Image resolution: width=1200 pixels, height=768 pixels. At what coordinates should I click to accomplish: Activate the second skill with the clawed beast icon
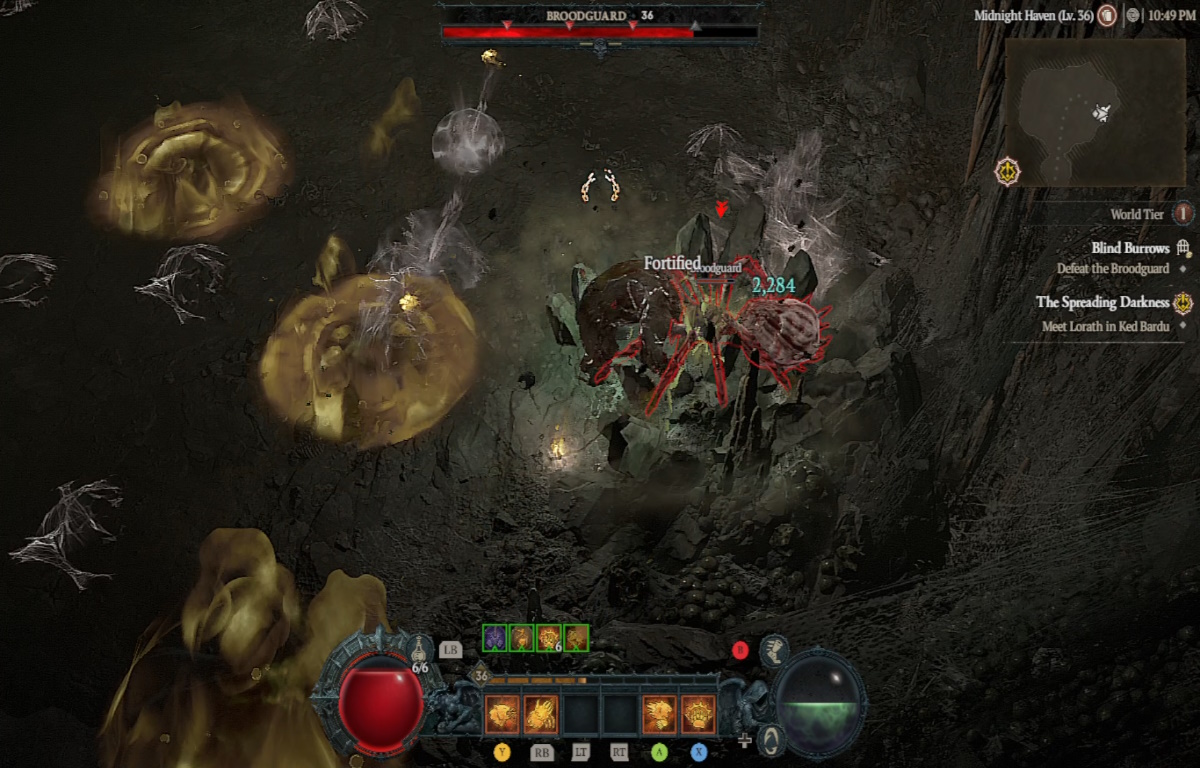coord(541,714)
